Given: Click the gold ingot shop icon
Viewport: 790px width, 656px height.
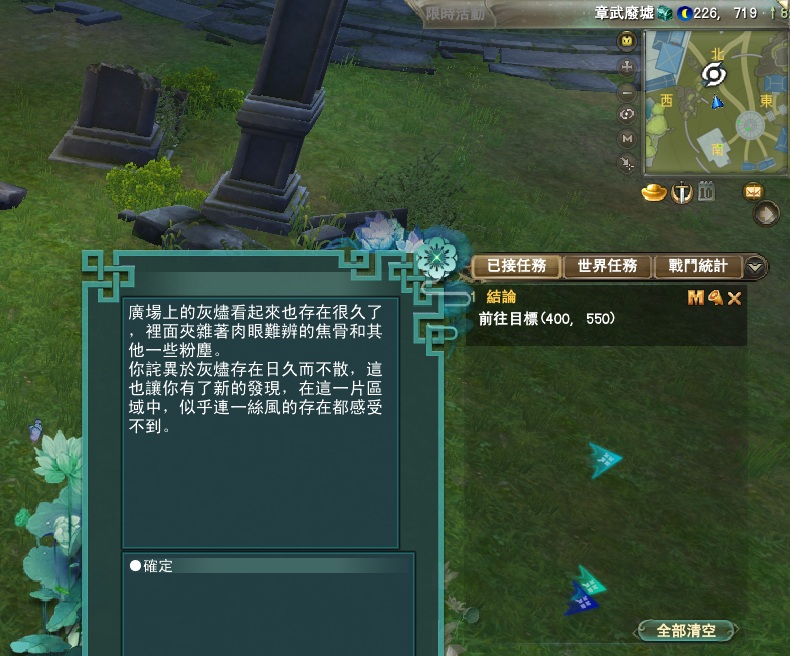Looking at the screenshot, I should click(x=654, y=191).
